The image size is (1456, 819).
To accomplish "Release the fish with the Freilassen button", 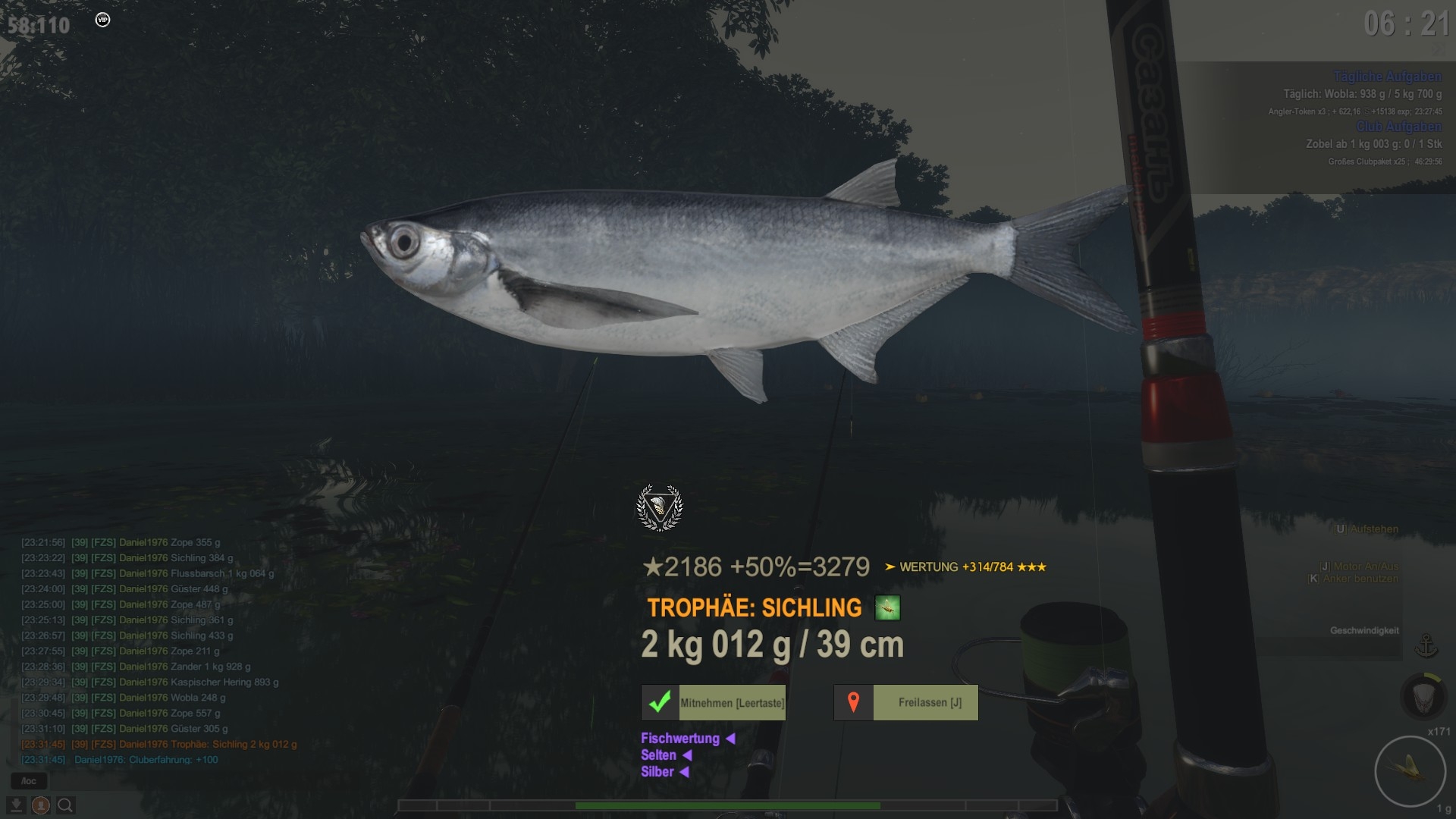I will [x=906, y=702].
